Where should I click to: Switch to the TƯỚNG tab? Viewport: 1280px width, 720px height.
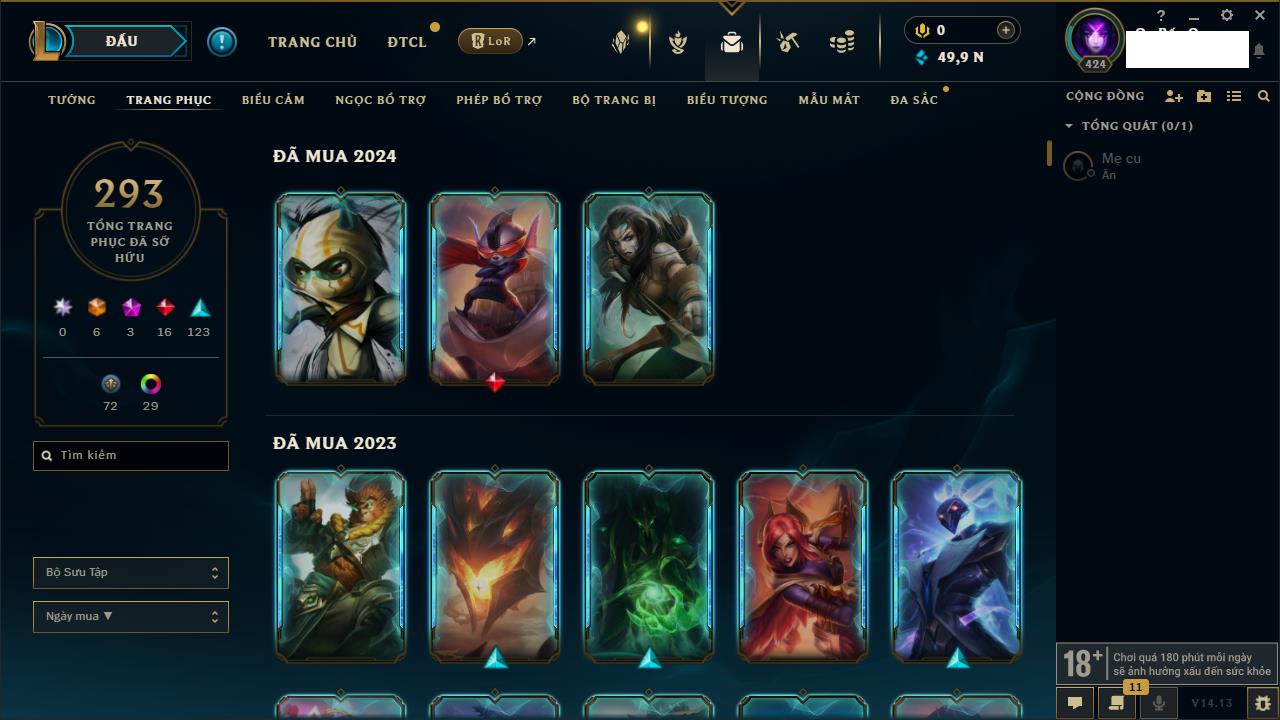click(x=72, y=100)
